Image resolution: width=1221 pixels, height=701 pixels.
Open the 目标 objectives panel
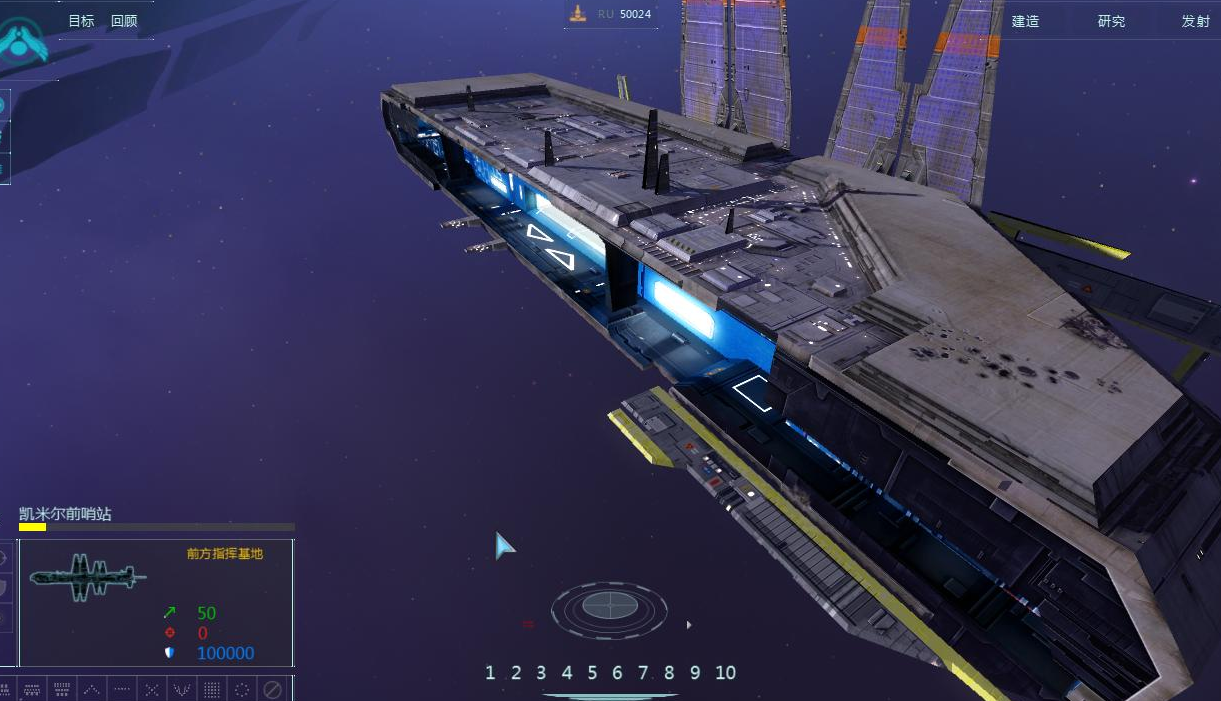tap(81, 21)
